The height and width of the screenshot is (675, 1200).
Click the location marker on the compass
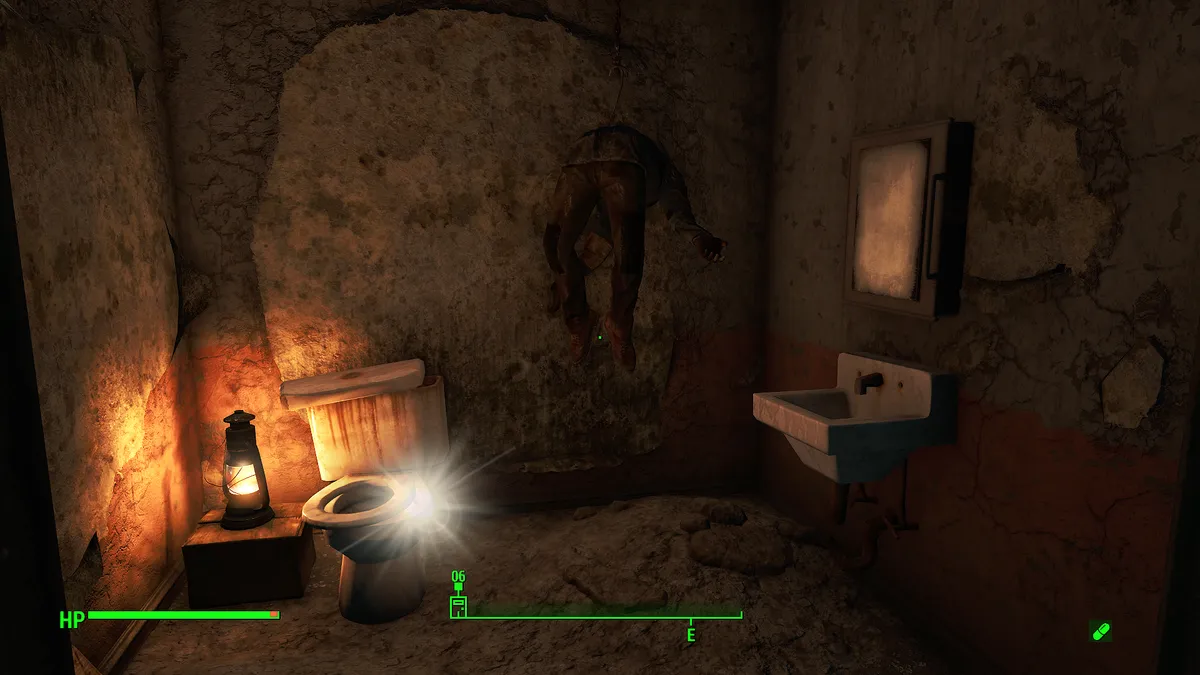tap(458, 604)
